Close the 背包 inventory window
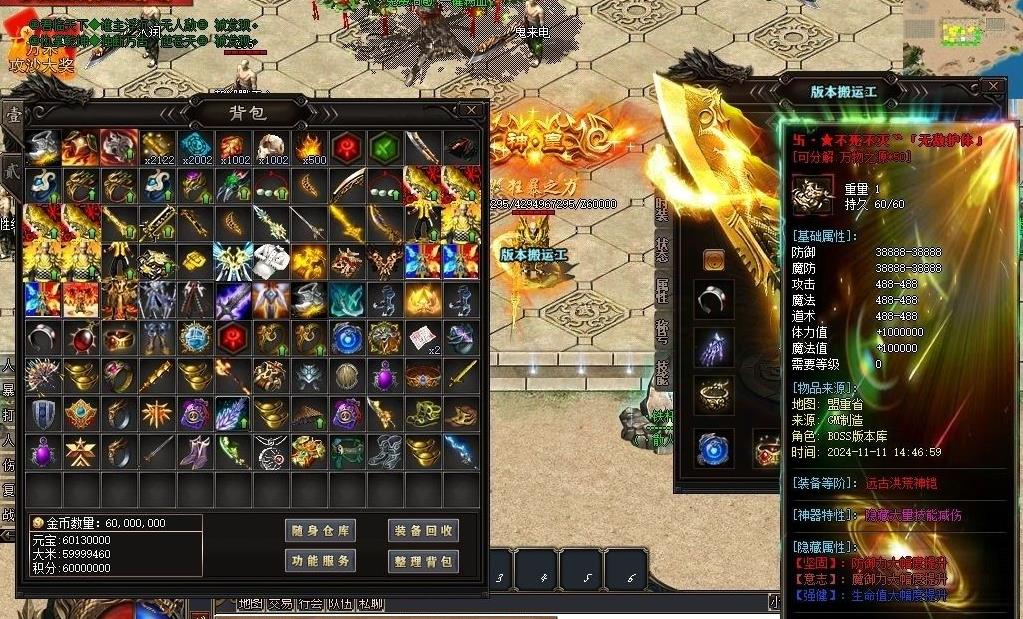1023x619 pixels. pos(472,109)
